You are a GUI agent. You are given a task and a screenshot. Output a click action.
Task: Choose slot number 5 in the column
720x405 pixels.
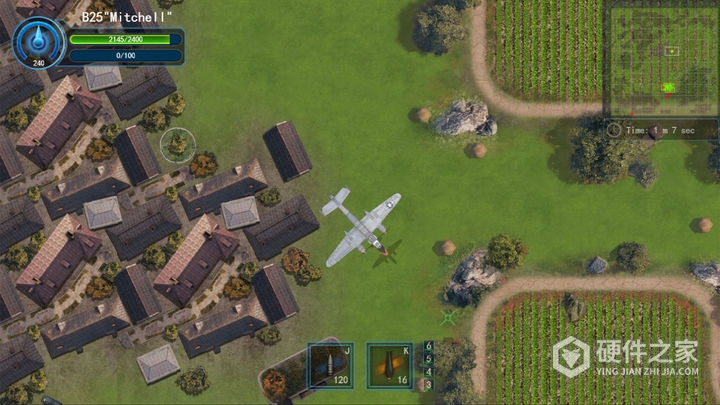tap(430, 359)
